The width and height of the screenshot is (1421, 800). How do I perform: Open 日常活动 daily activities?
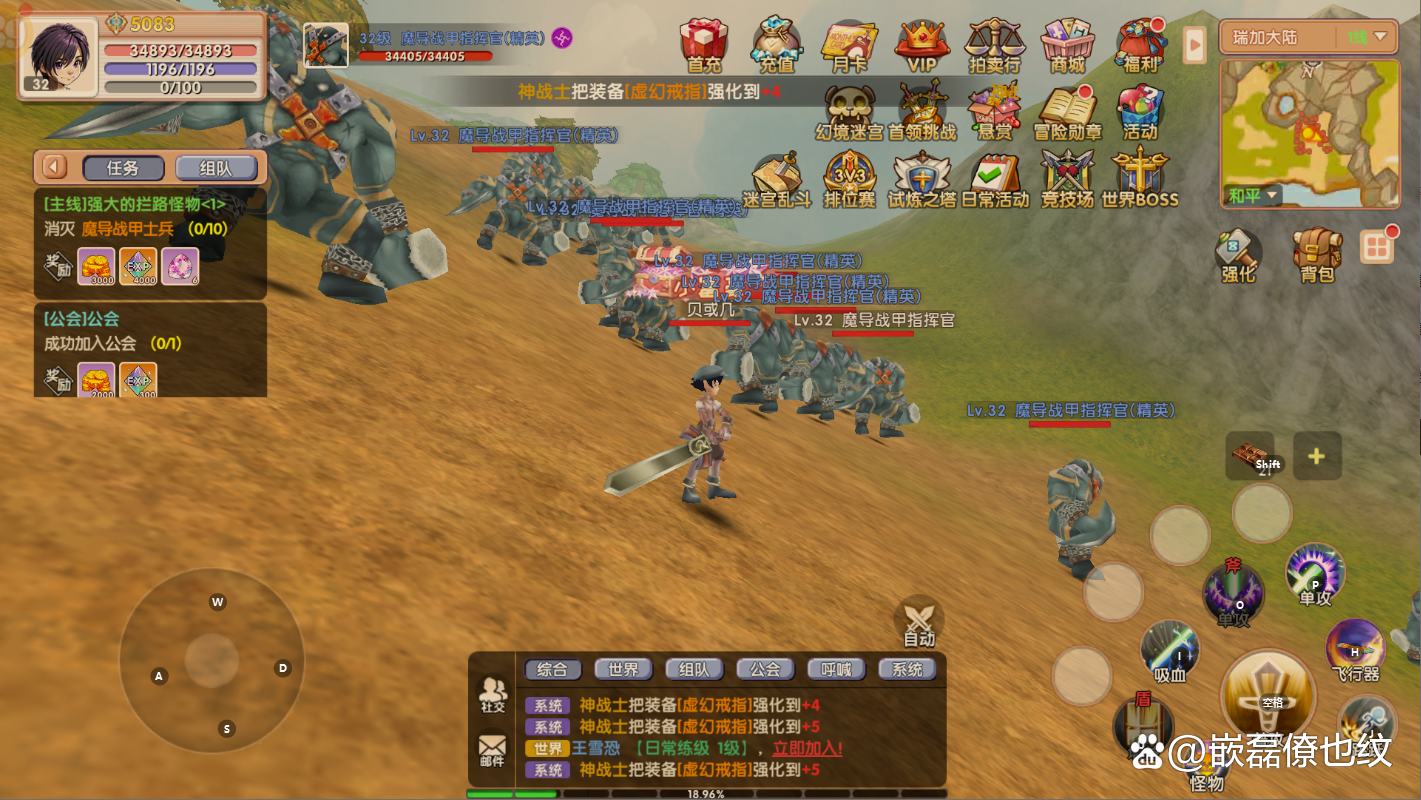point(994,178)
